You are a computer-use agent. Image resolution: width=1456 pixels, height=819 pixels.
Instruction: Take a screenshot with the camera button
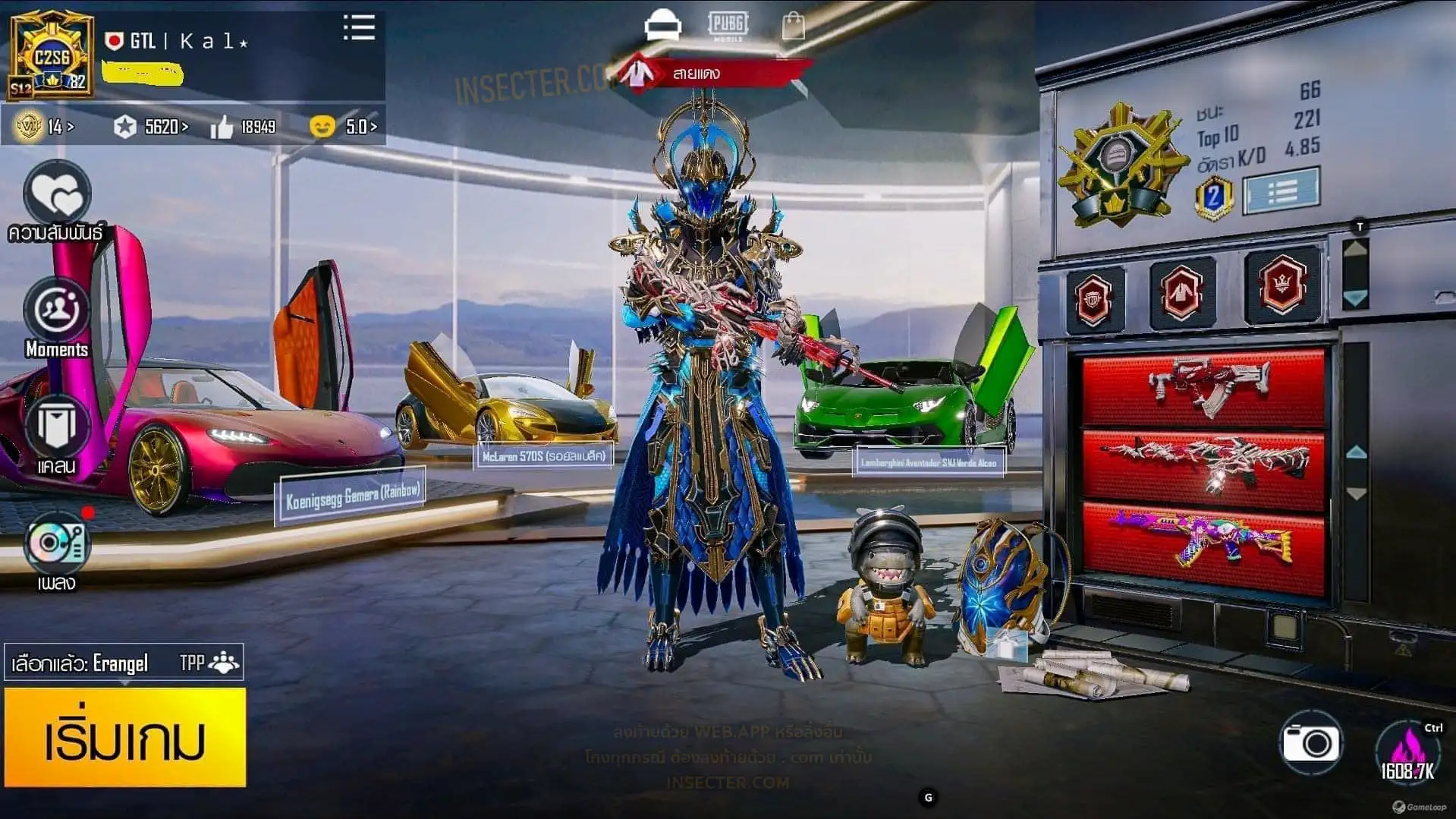1311,742
